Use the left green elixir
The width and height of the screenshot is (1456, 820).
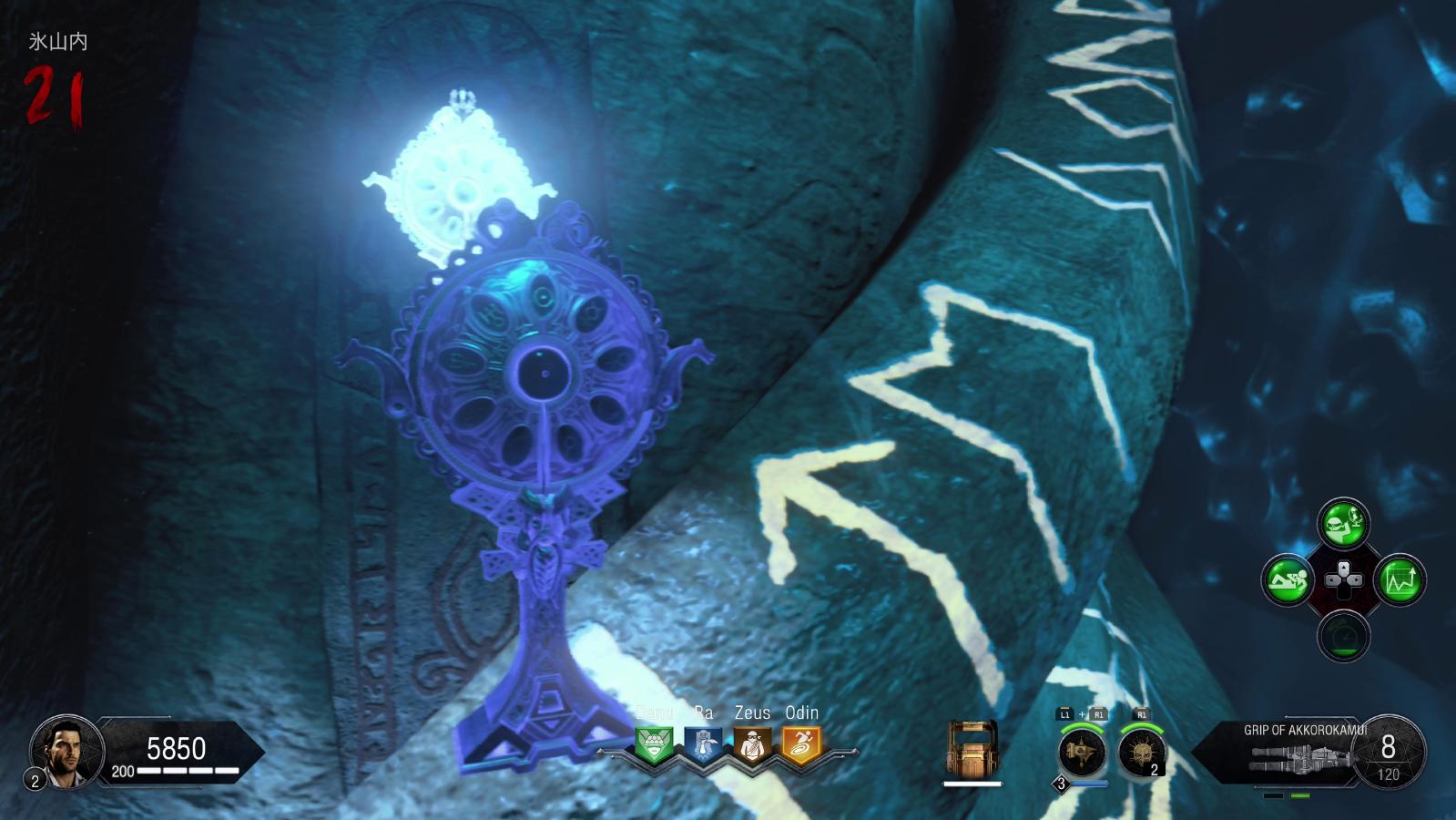[x=1288, y=579]
